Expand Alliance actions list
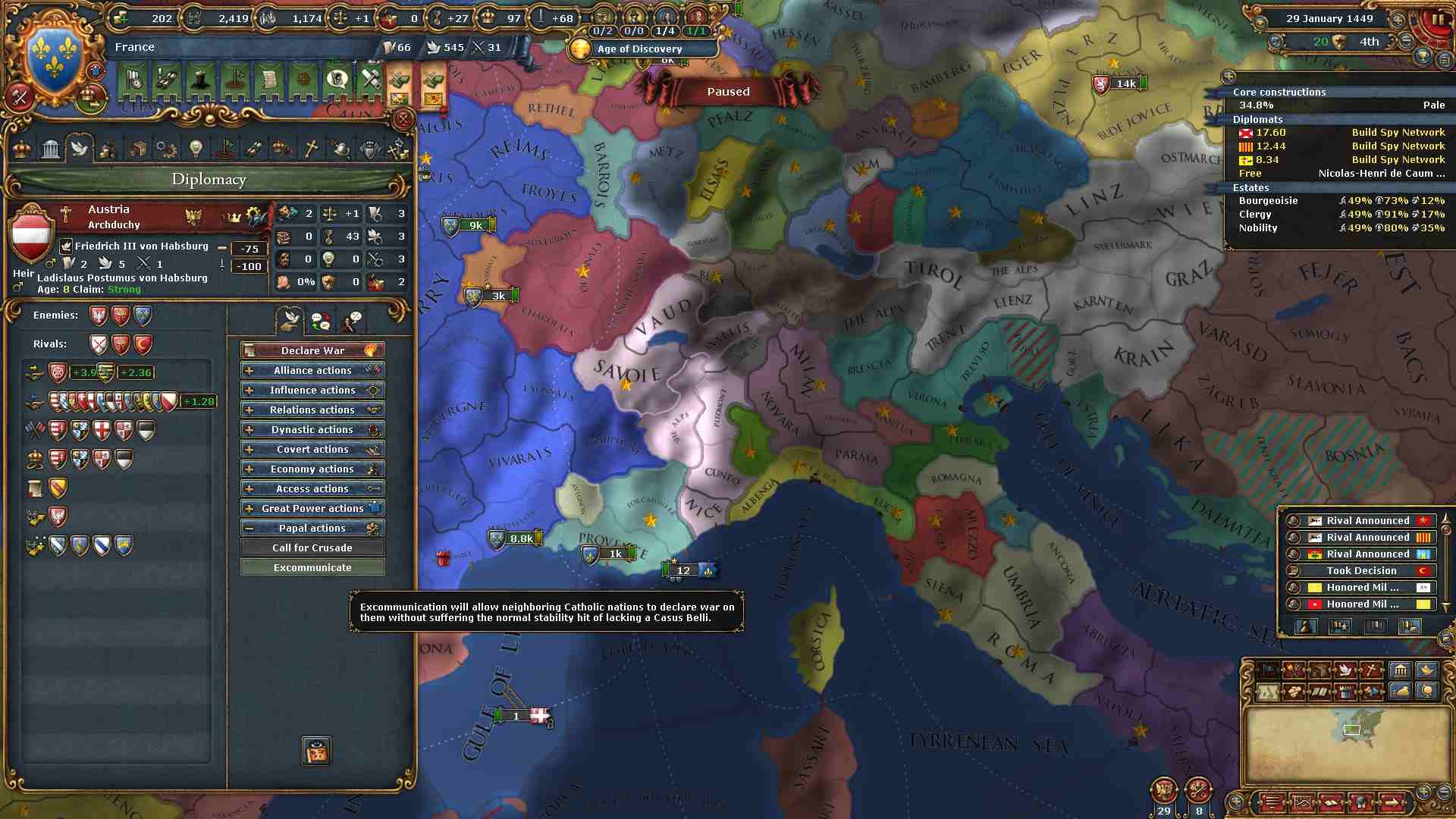Screen dimensions: 1456x819 pyautogui.click(x=312, y=370)
